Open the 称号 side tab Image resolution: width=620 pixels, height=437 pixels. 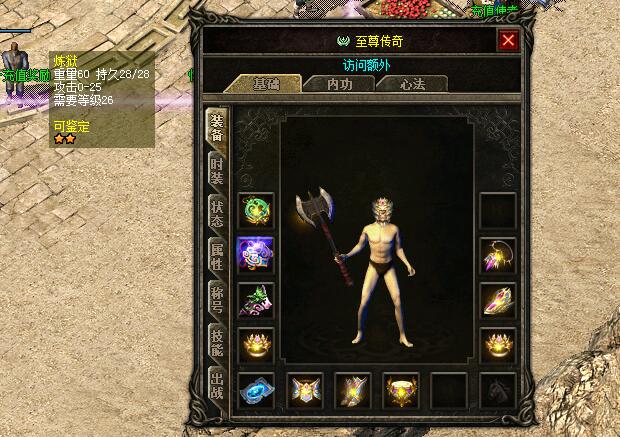(x=217, y=299)
